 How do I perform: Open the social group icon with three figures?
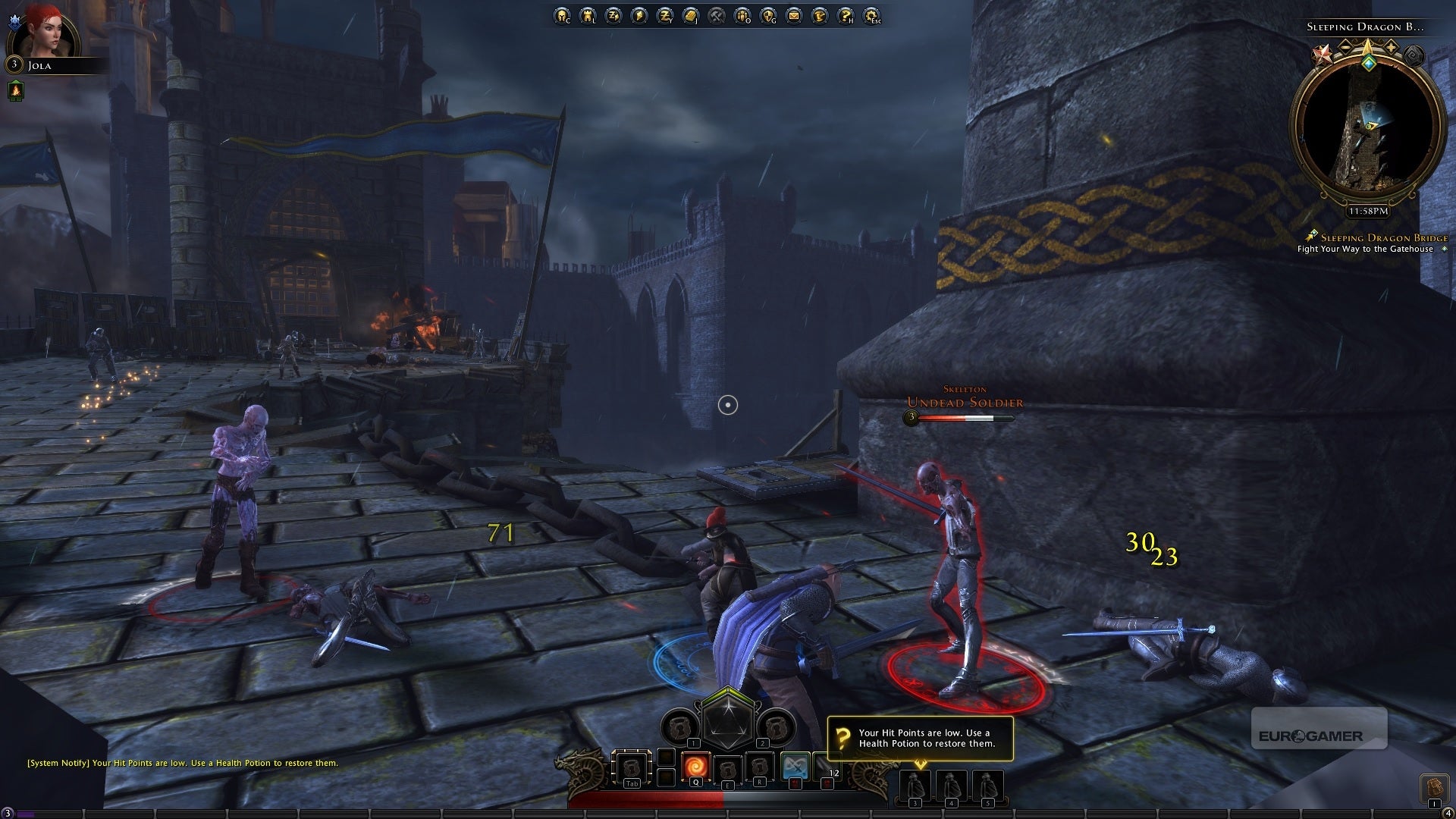pos(742,15)
